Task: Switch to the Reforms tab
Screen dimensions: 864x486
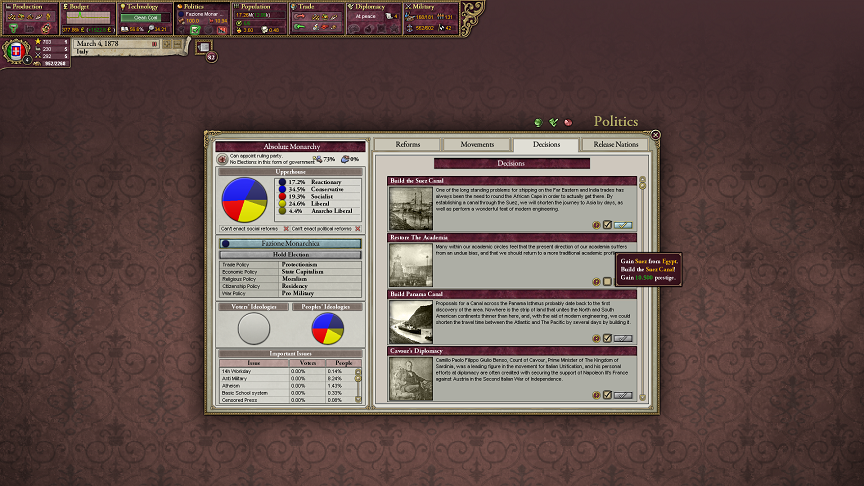Action: click(407, 144)
